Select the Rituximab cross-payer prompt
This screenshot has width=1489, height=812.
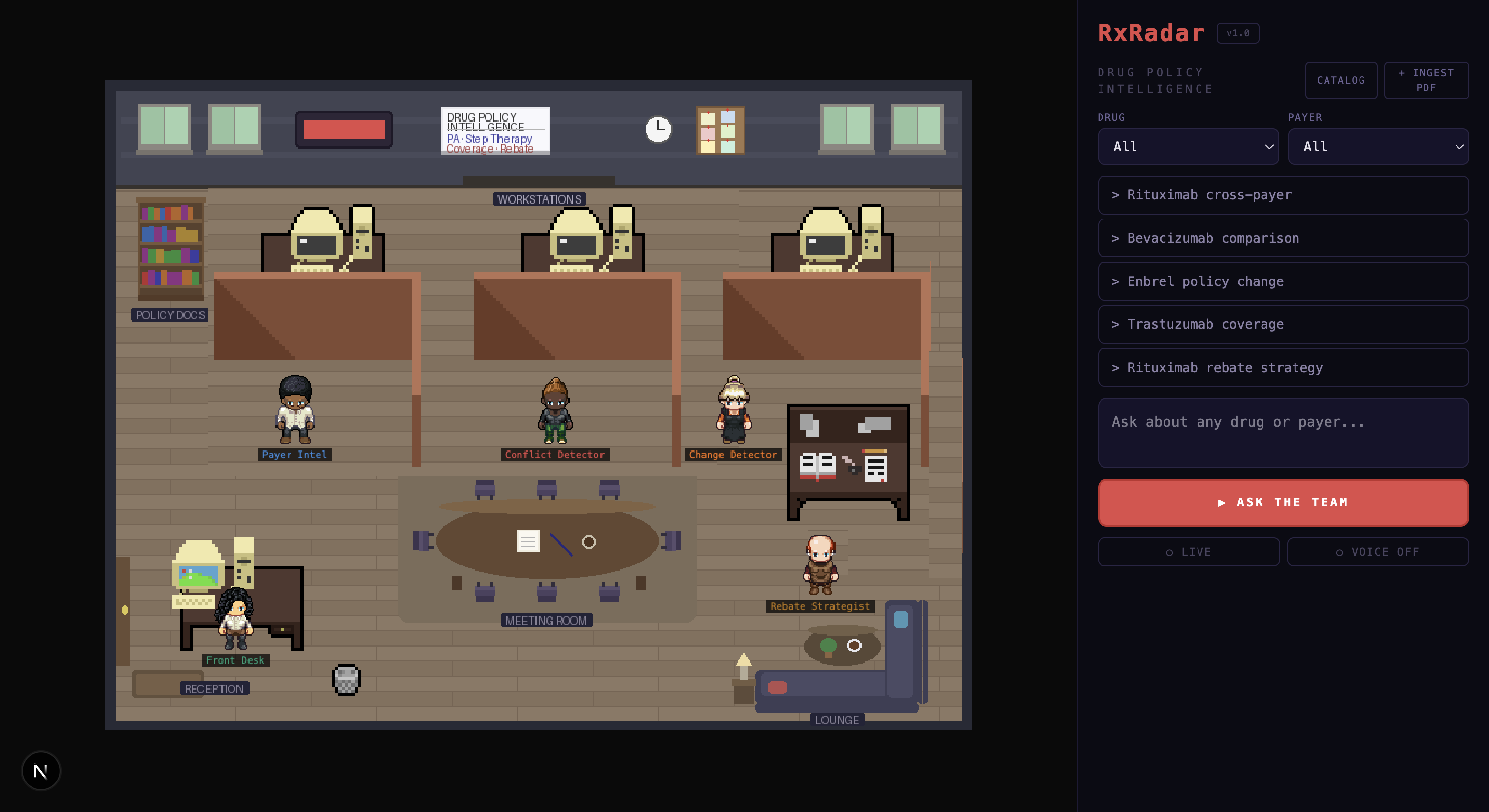point(1283,195)
